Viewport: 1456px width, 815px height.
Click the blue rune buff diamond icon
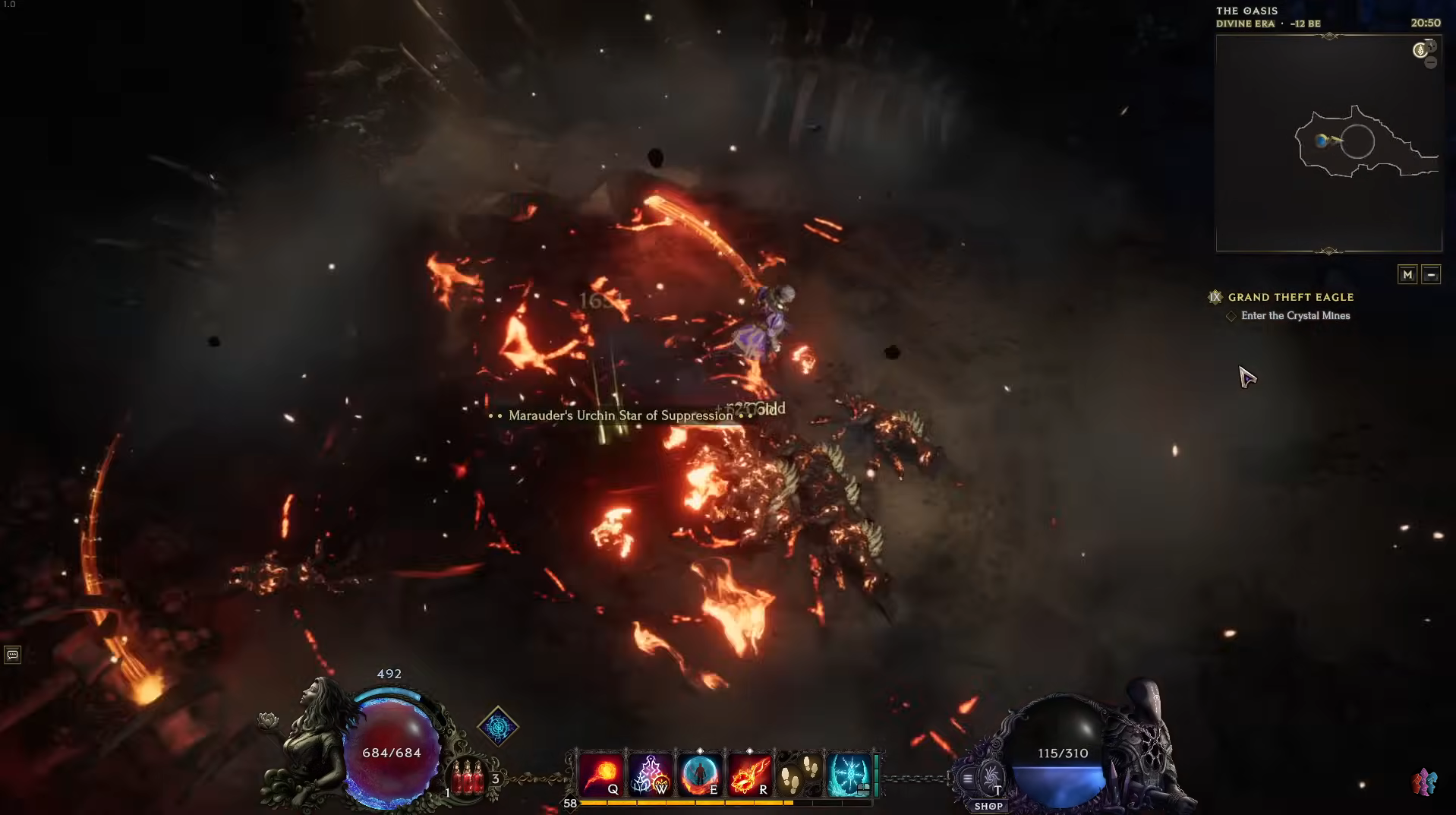pos(498,727)
